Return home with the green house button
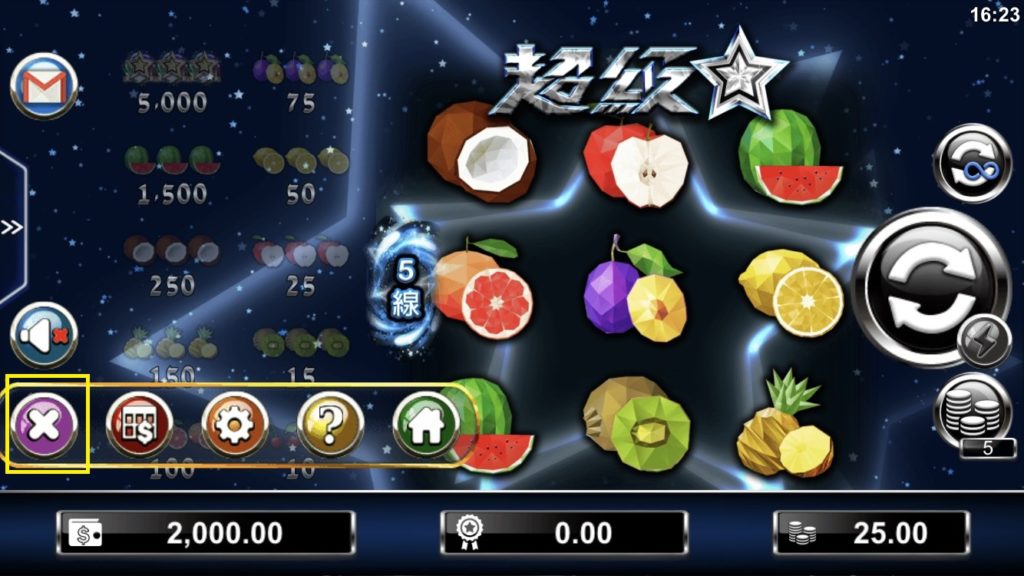The width and height of the screenshot is (1024, 576). coord(426,424)
